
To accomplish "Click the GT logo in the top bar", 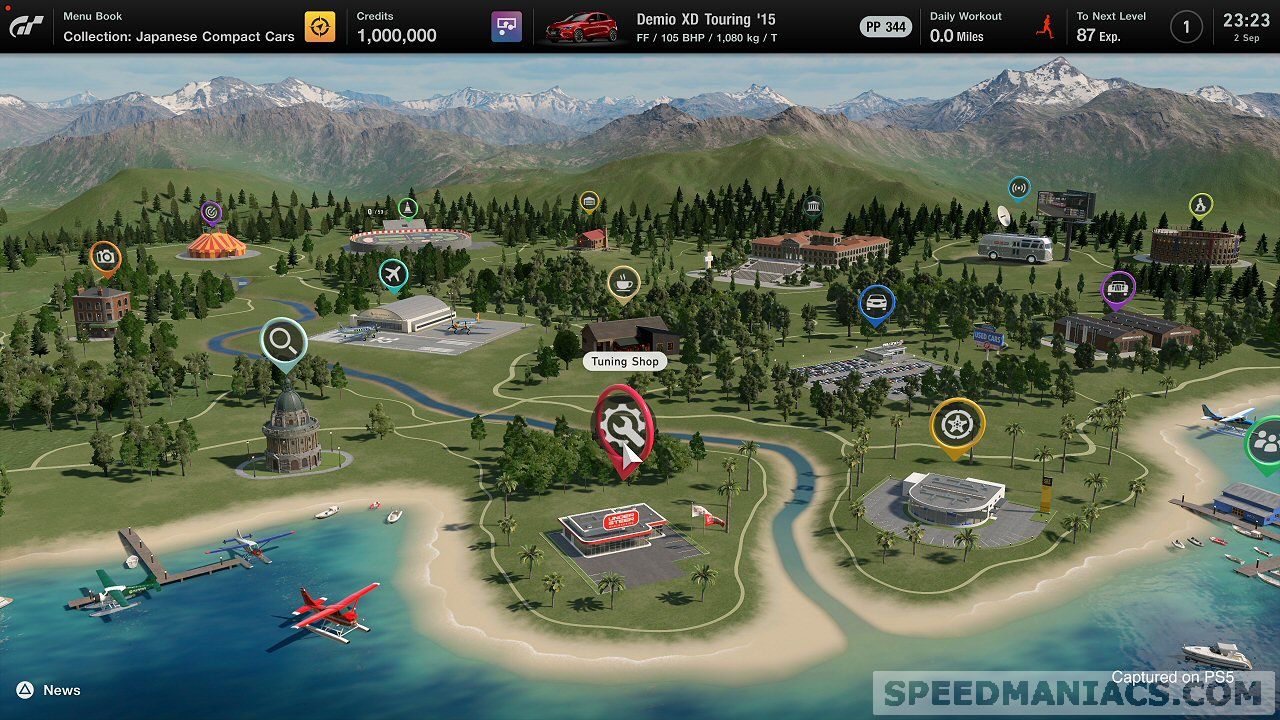I will click(x=26, y=26).
